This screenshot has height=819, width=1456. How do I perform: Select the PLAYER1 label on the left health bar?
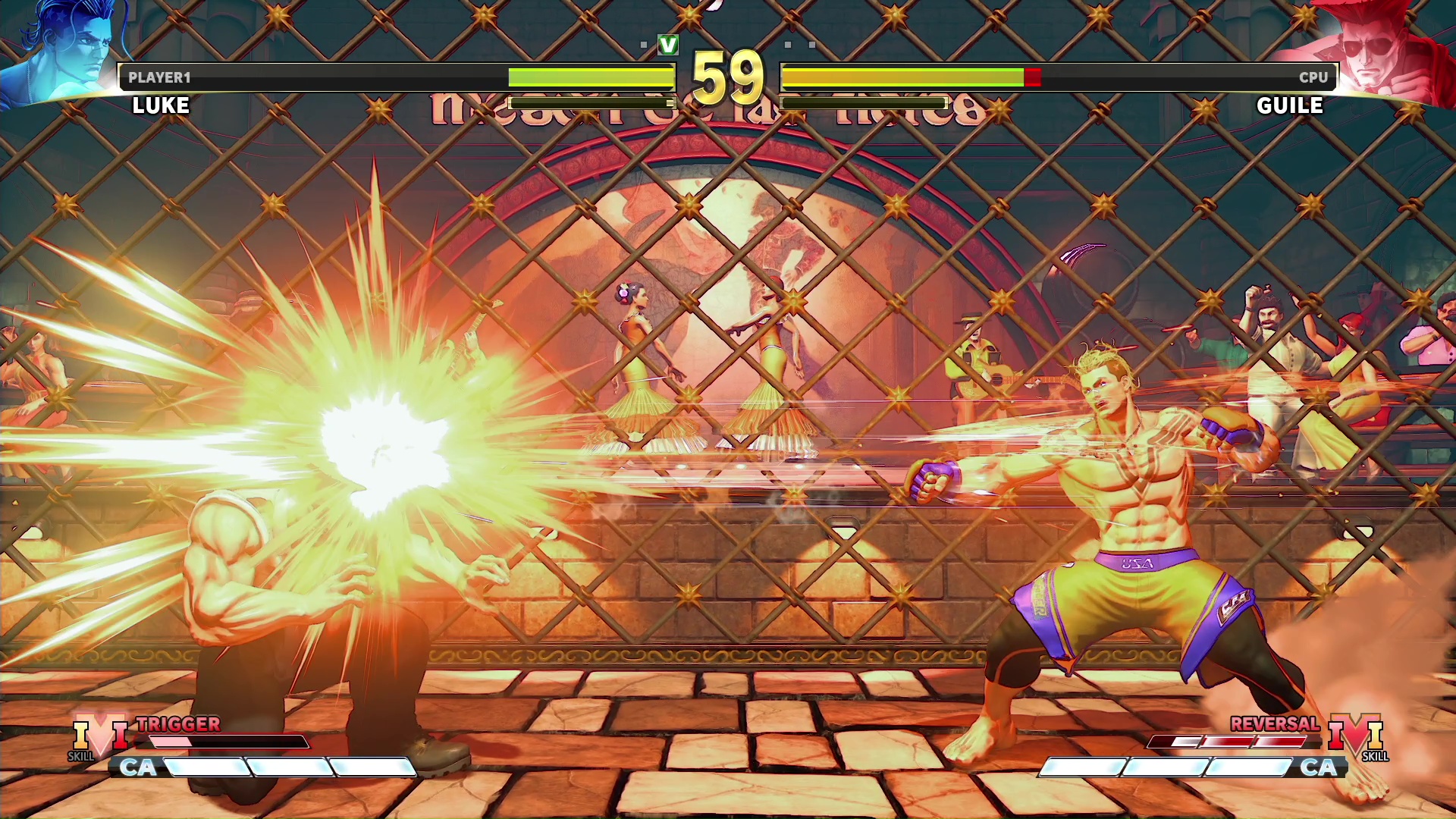tap(161, 77)
